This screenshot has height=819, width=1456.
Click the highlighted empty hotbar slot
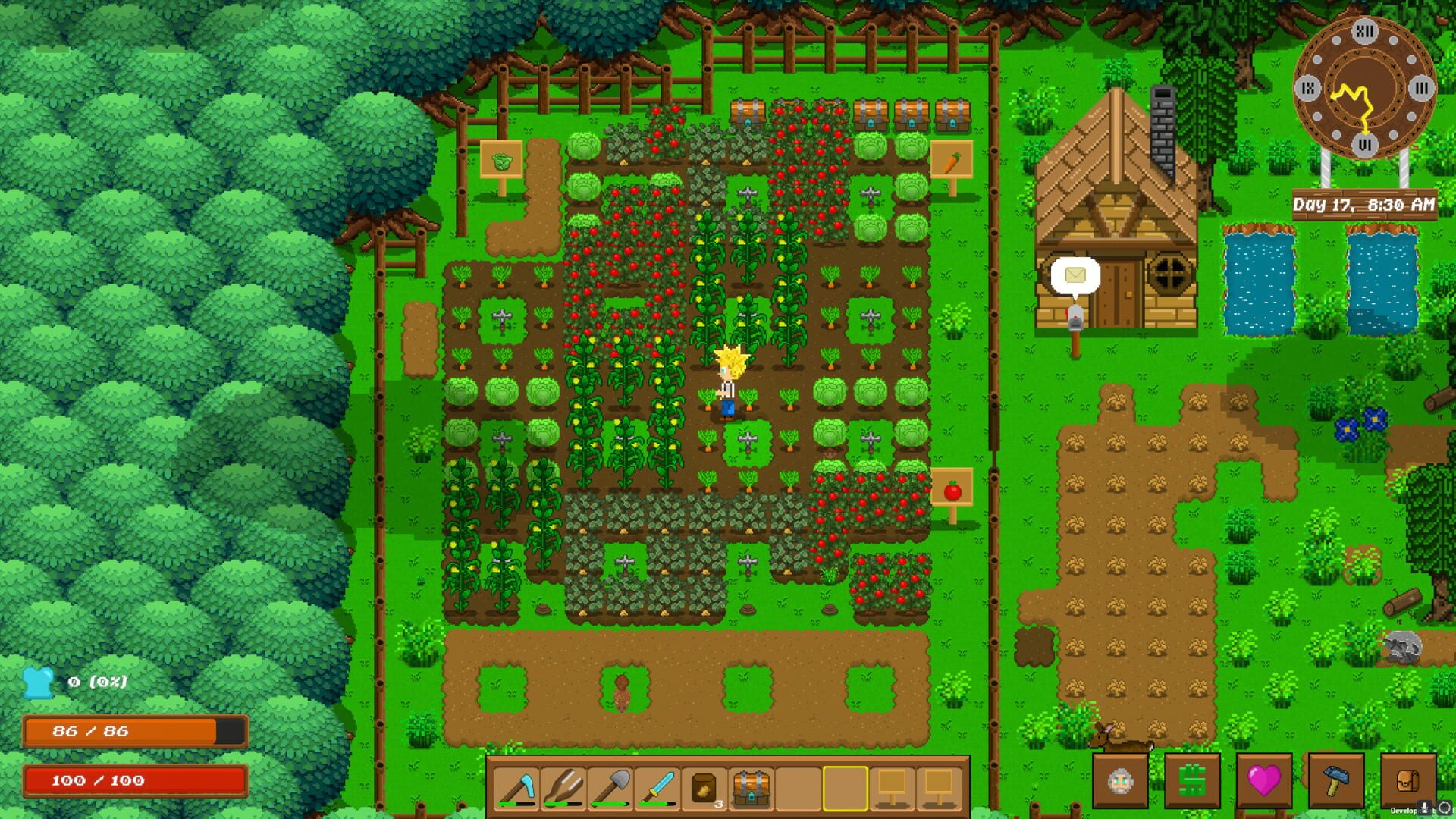click(x=844, y=789)
